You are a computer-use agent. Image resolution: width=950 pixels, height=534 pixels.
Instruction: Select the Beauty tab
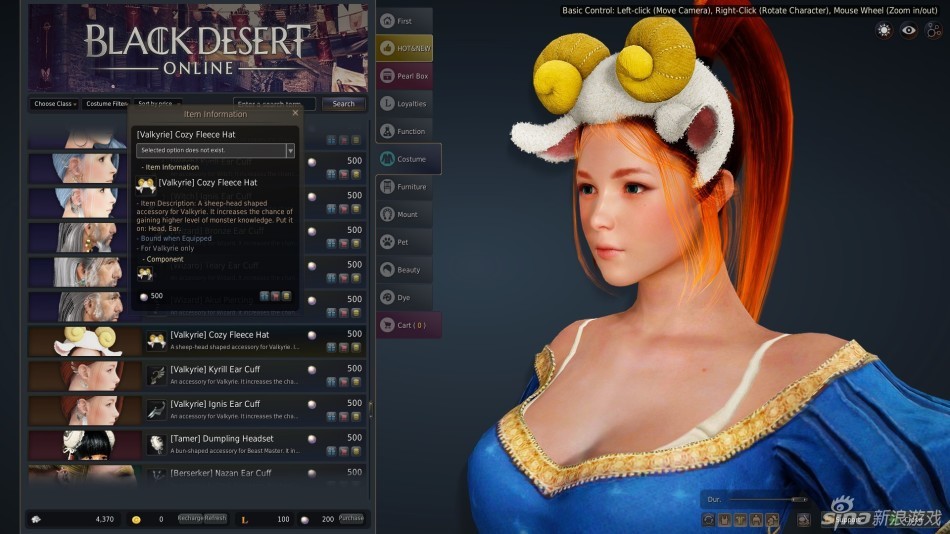405,270
